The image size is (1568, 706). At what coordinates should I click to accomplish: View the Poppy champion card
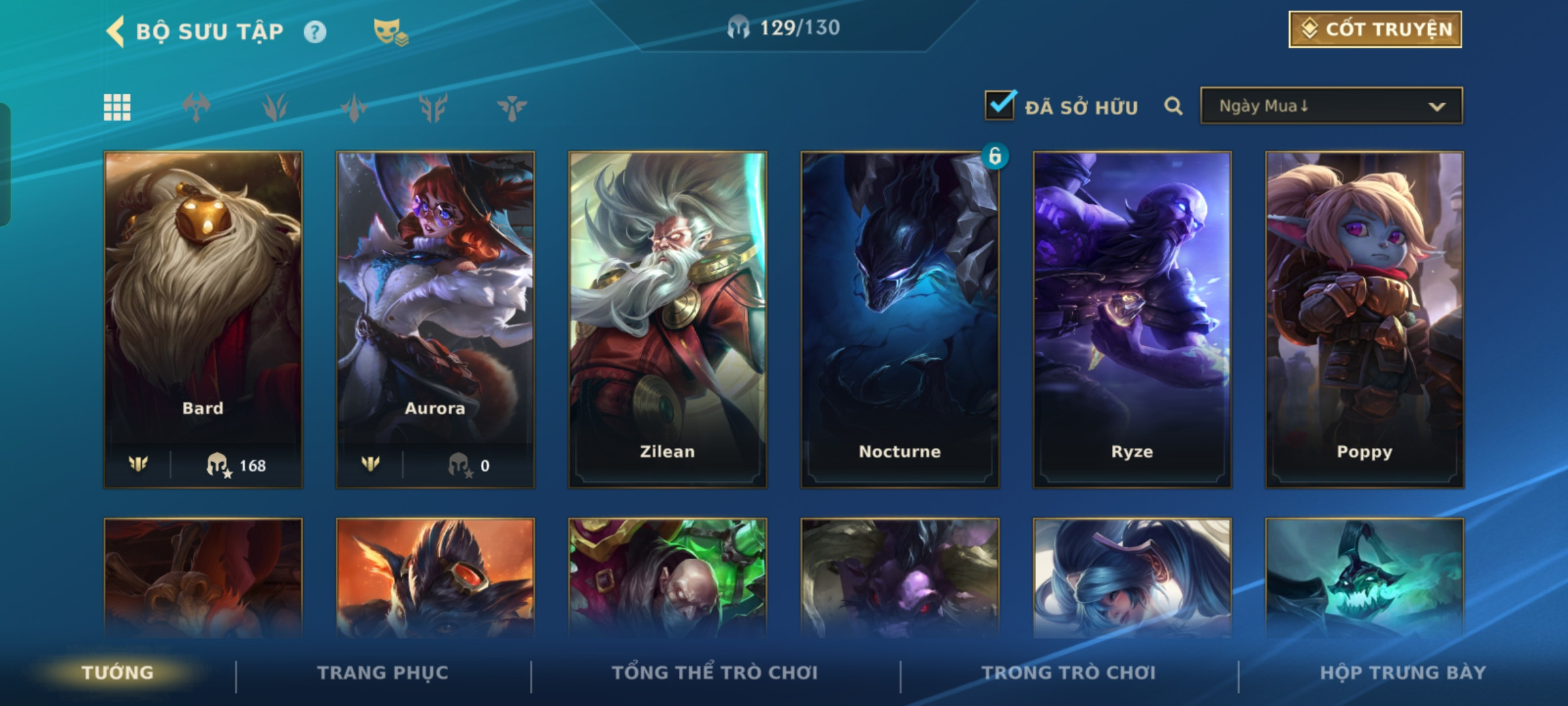click(x=1364, y=319)
